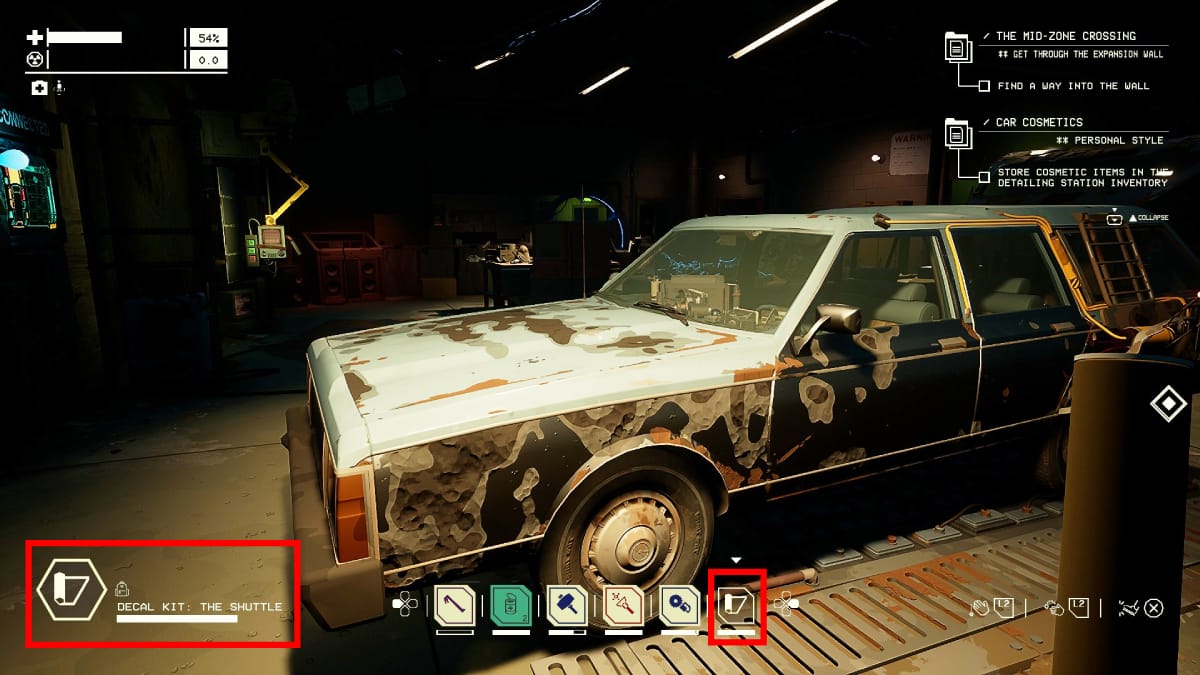Select the green repair putty can slot
Image resolution: width=1200 pixels, height=675 pixels.
tap(510, 604)
